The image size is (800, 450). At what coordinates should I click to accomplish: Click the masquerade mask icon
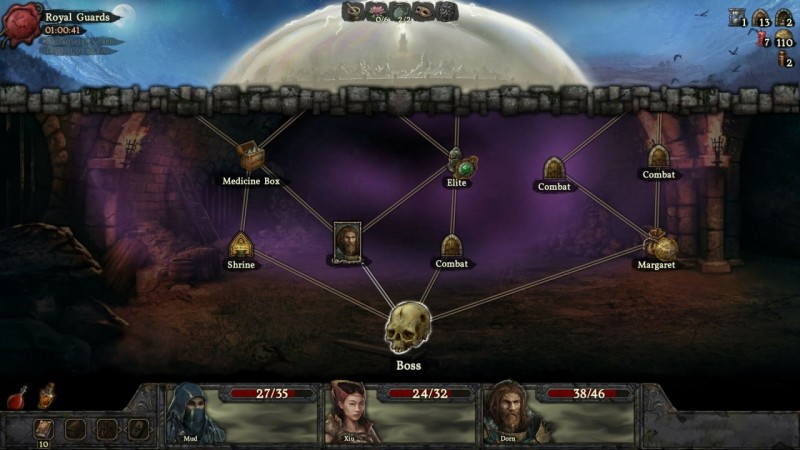(x=424, y=11)
